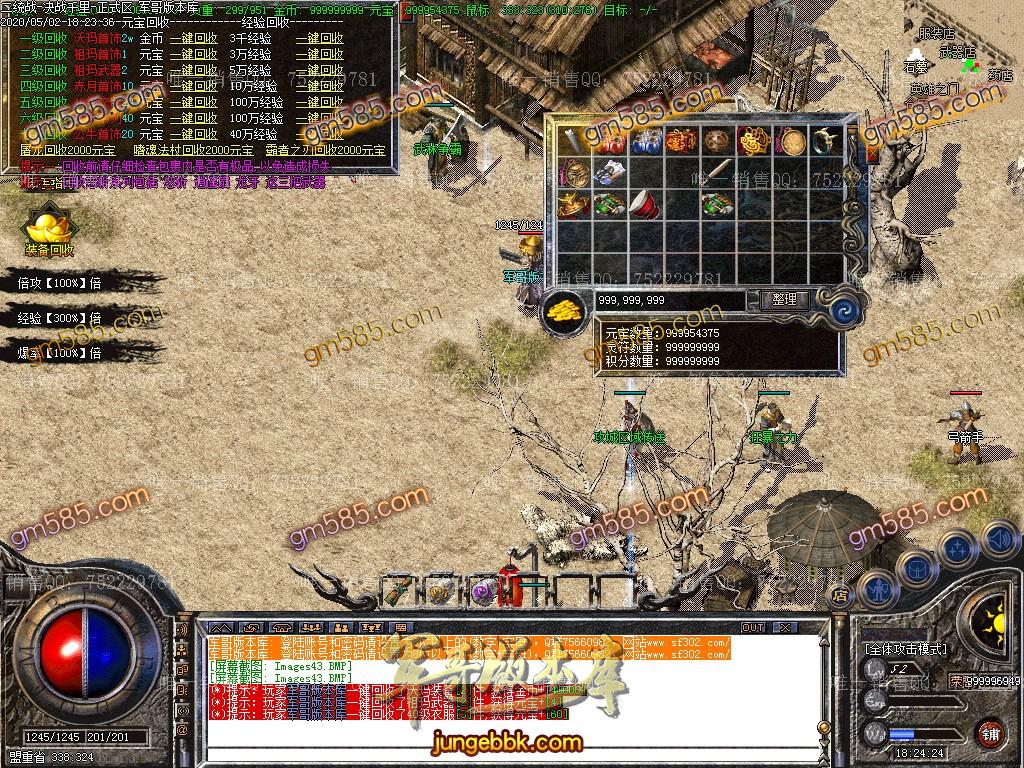Select the horned ring item slot
The width and height of the screenshot is (1024, 768).
click(825, 142)
